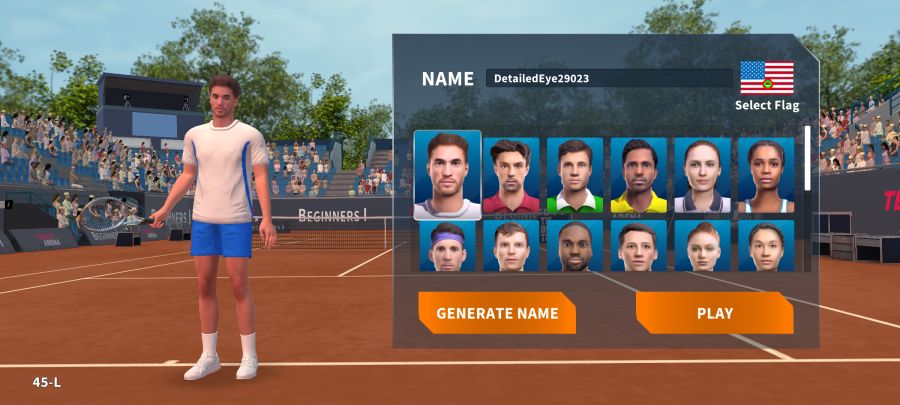Start the match with the PLAY button

[714, 313]
